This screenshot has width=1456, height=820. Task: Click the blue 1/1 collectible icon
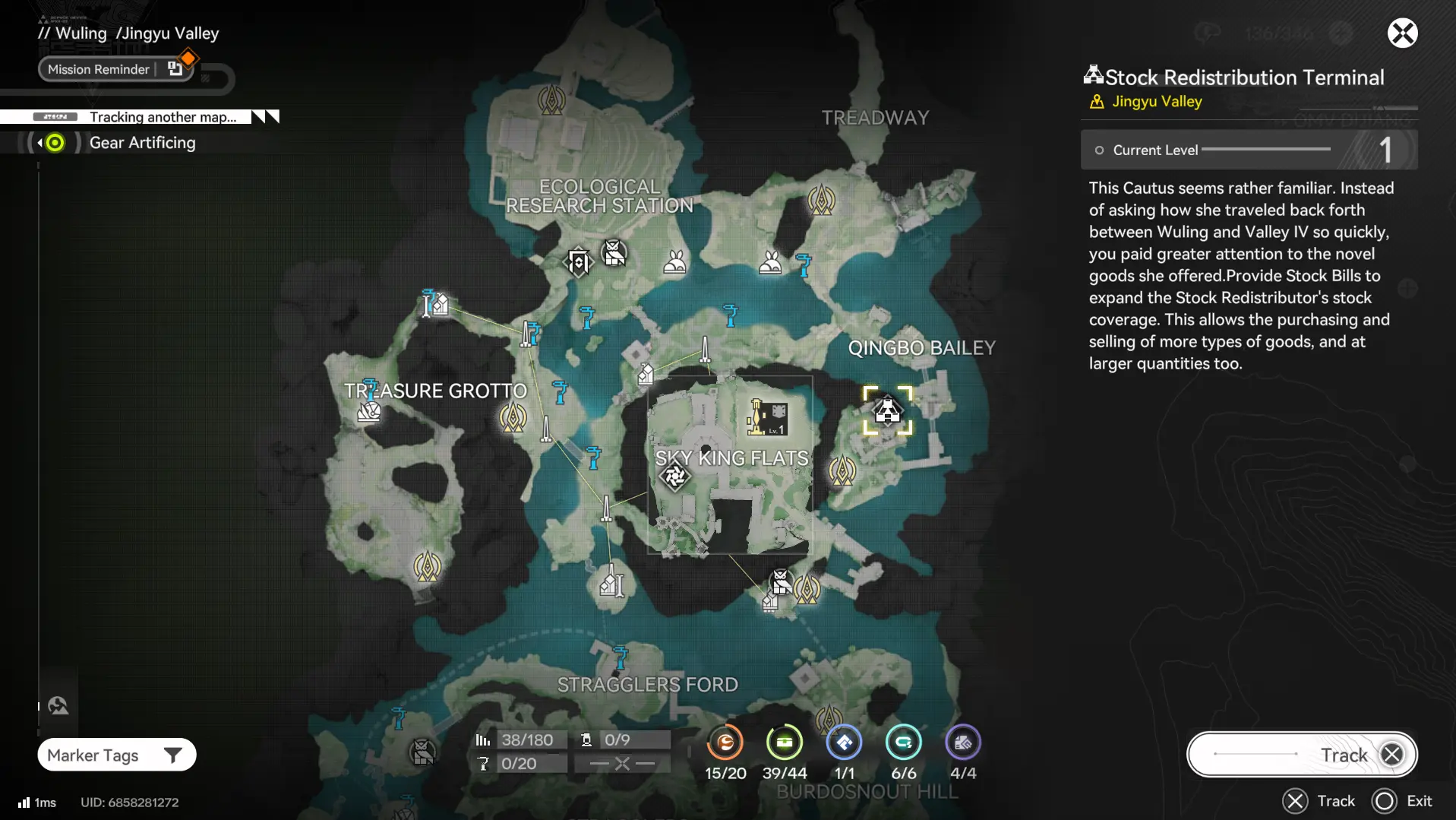click(x=844, y=742)
